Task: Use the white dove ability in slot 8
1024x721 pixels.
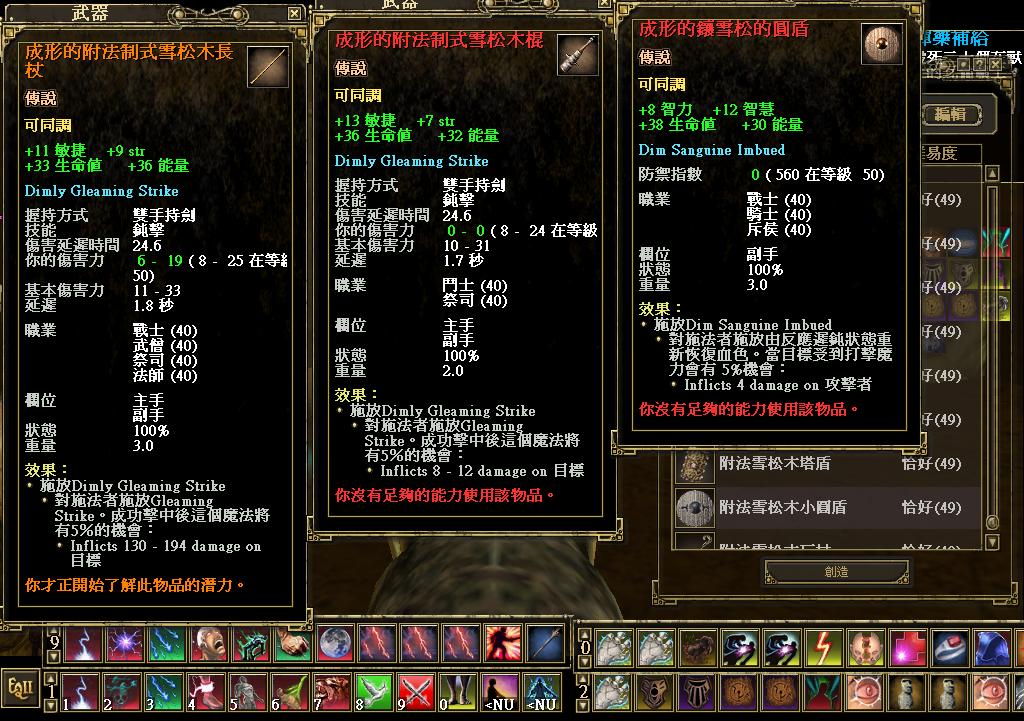Action: (372, 690)
